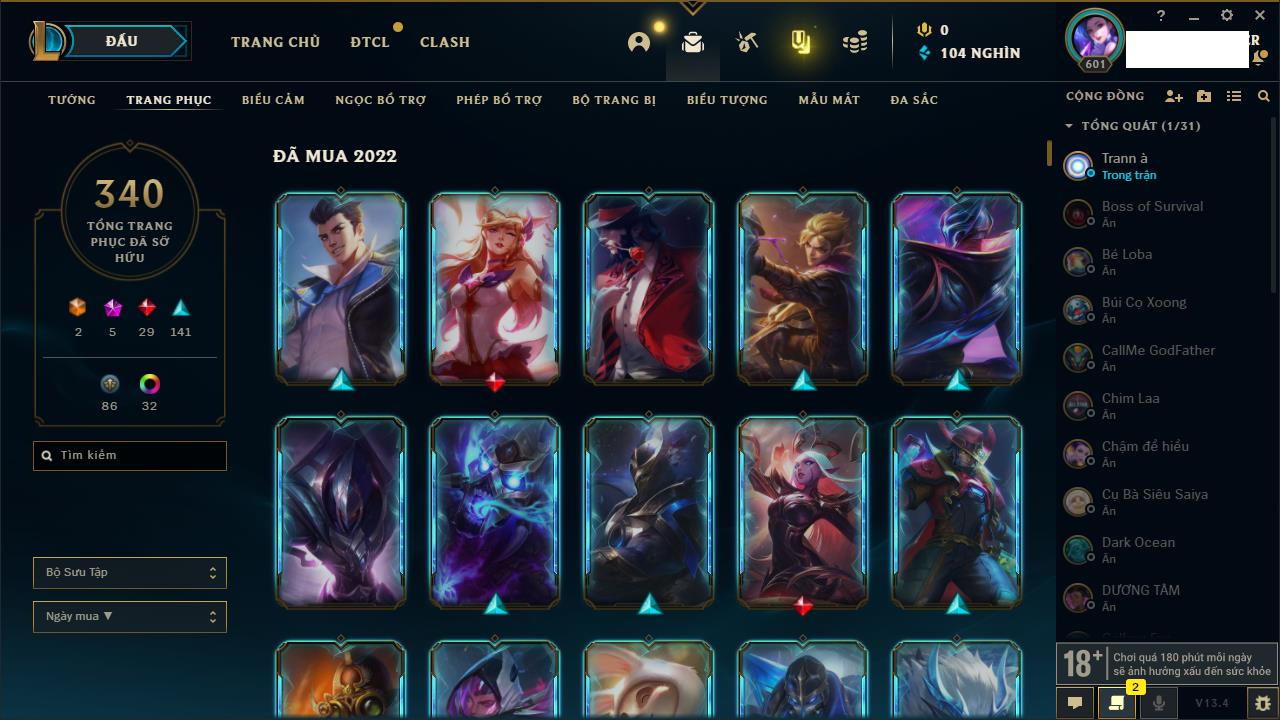The image size is (1280, 720).
Task: Go to TRANG CHỦ home page
Action: [x=275, y=42]
